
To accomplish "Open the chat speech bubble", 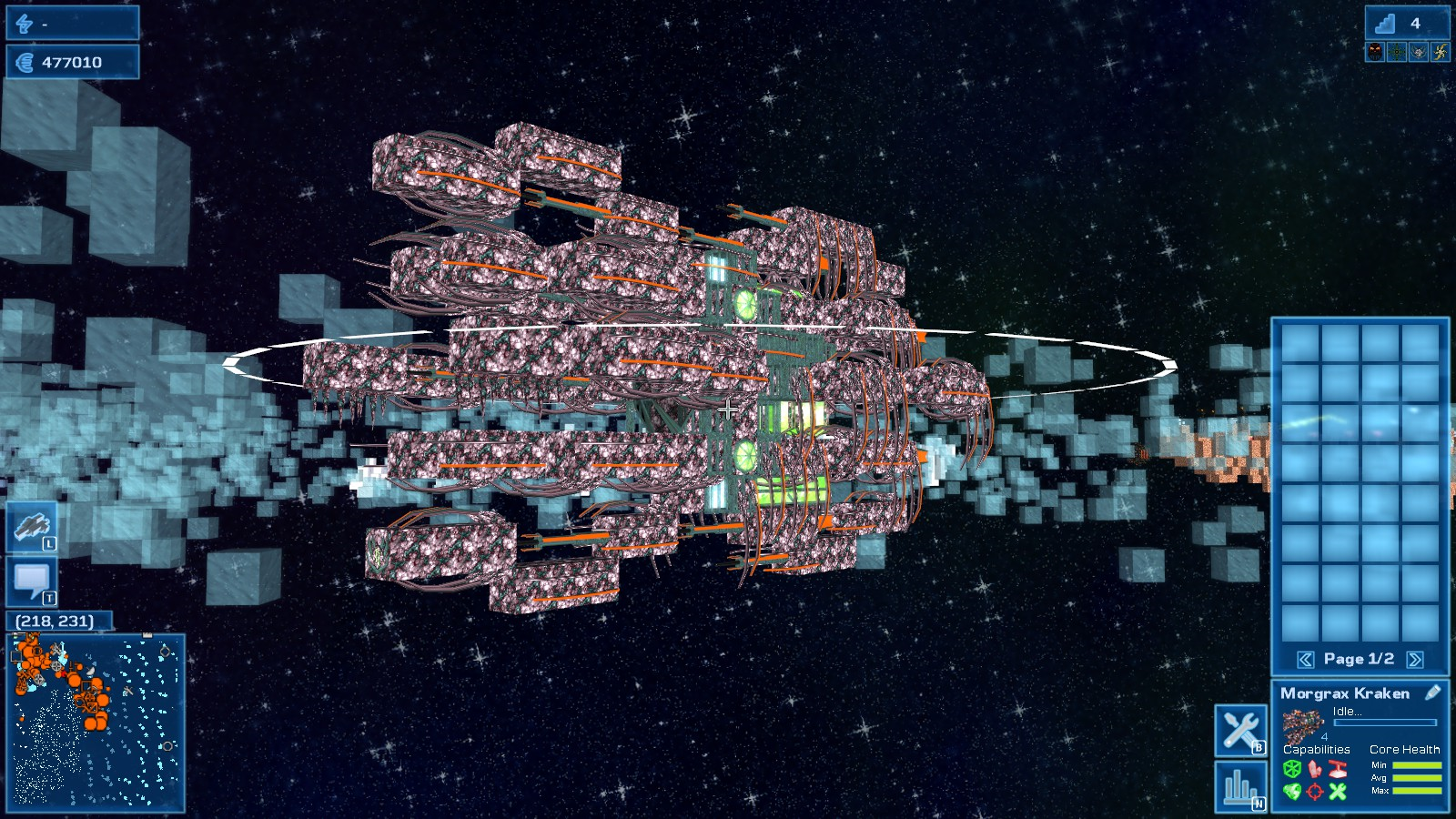I will tap(33, 581).
